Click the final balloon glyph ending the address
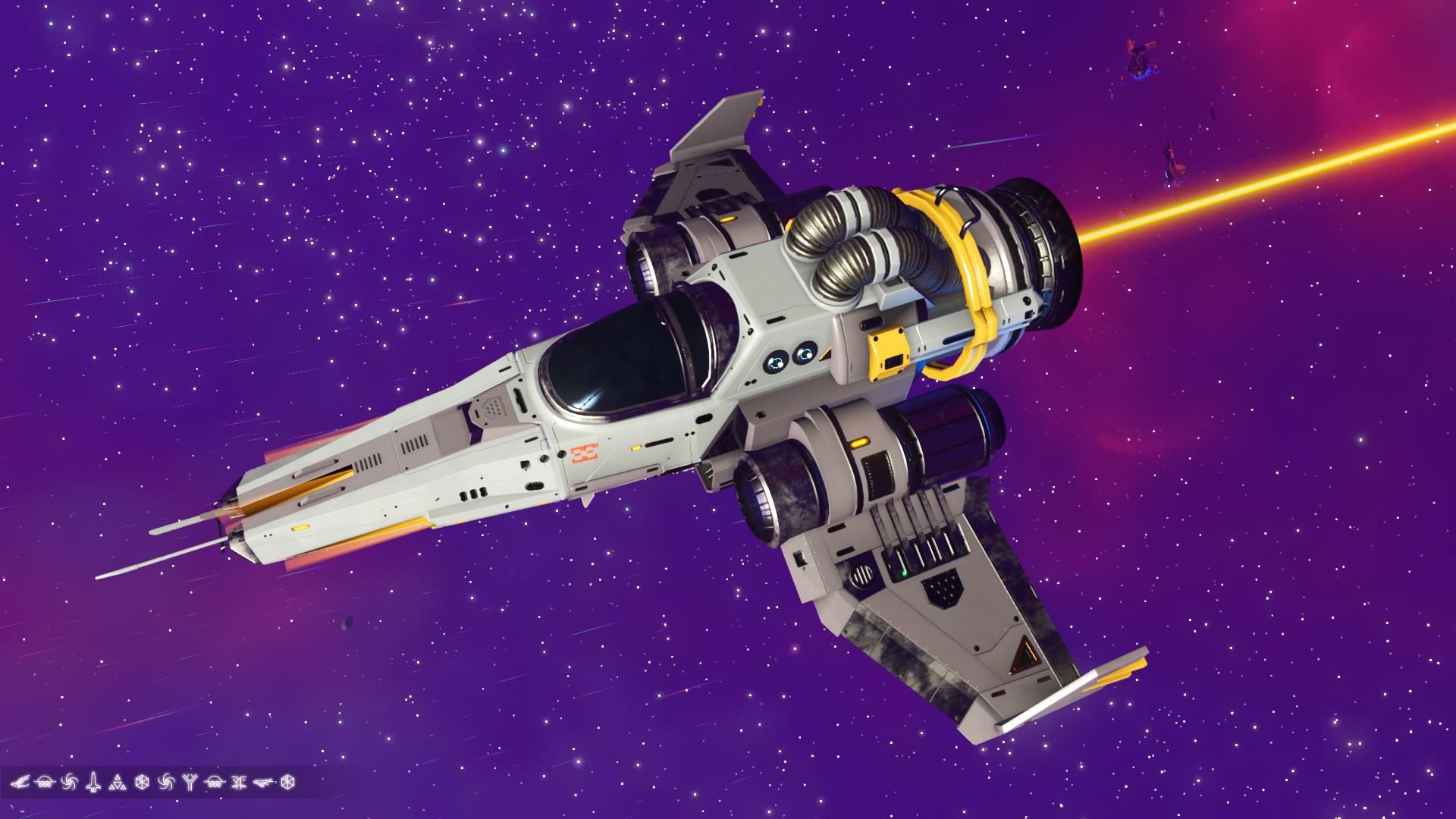The image size is (1456, 819). coord(287,783)
